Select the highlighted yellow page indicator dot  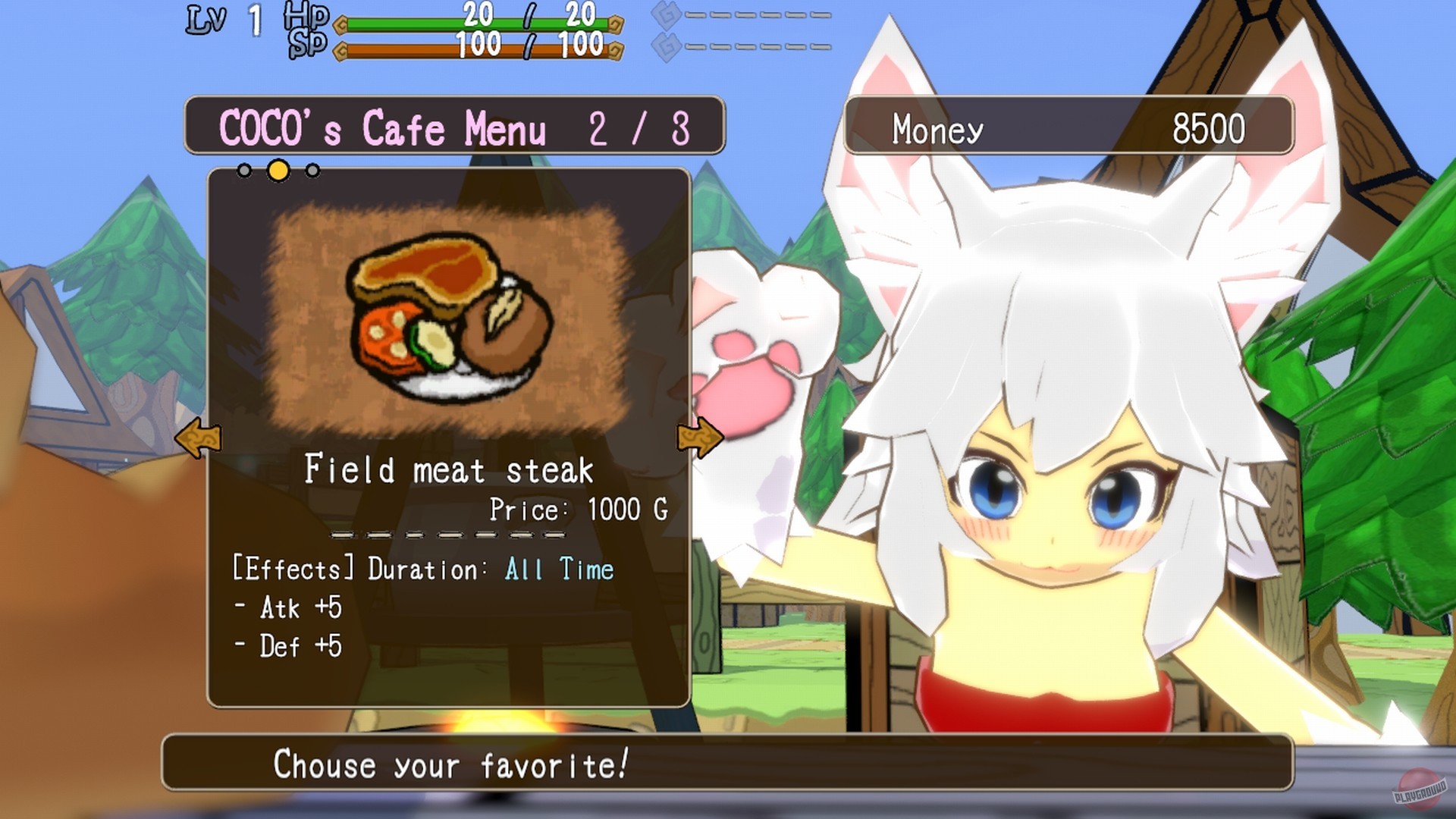coord(279,171)
